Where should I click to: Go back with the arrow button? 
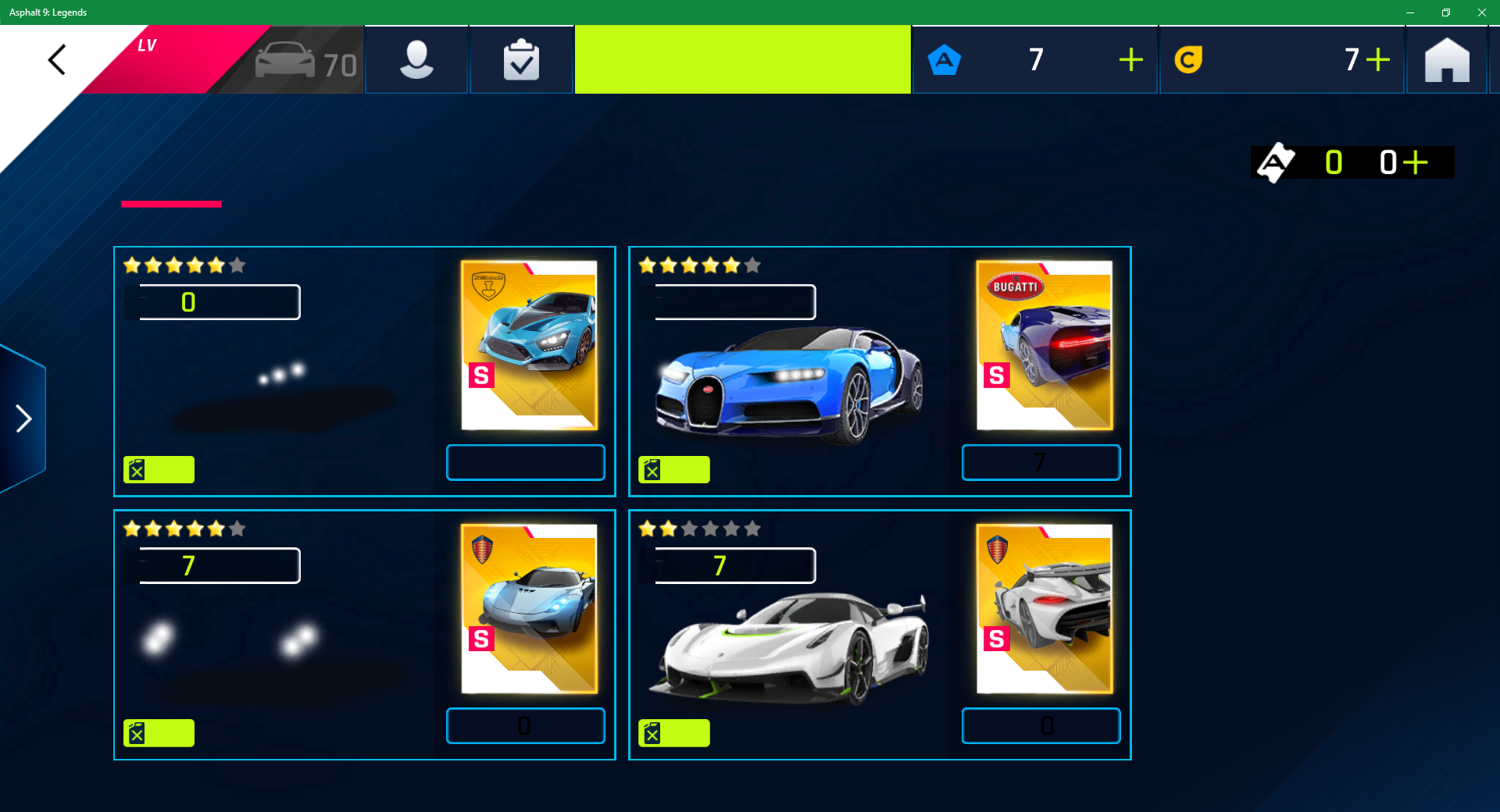[x=56, y=60]
